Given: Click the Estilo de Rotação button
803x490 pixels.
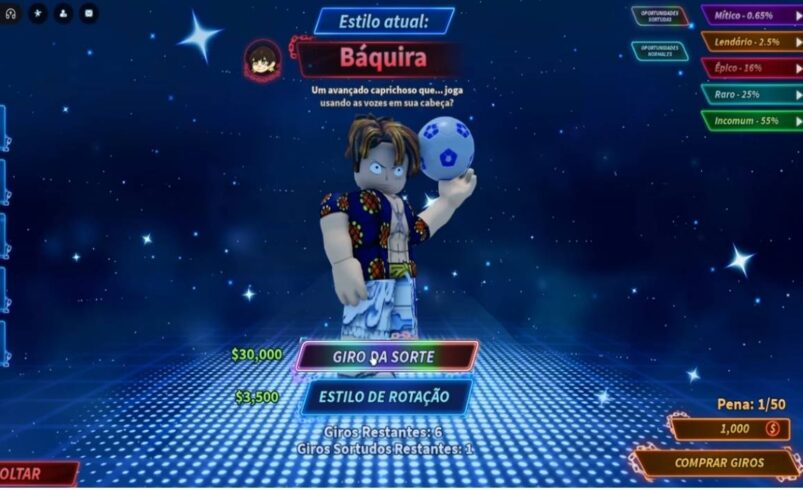Looking at the screenshot, I should [385, 397].
